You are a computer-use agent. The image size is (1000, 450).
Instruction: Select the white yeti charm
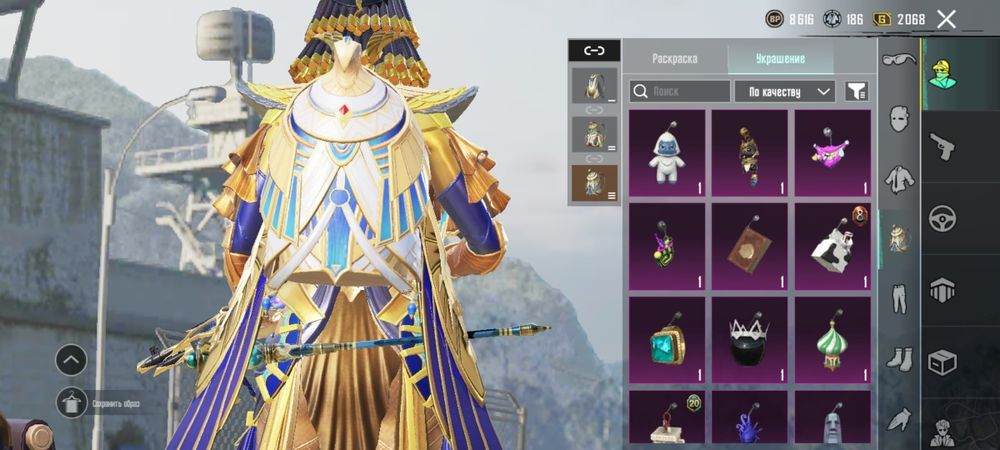pos(667,153)
